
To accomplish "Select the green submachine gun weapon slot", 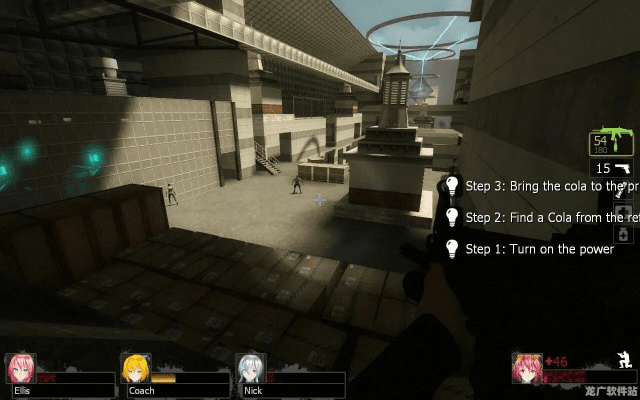I will coord(614,143).
